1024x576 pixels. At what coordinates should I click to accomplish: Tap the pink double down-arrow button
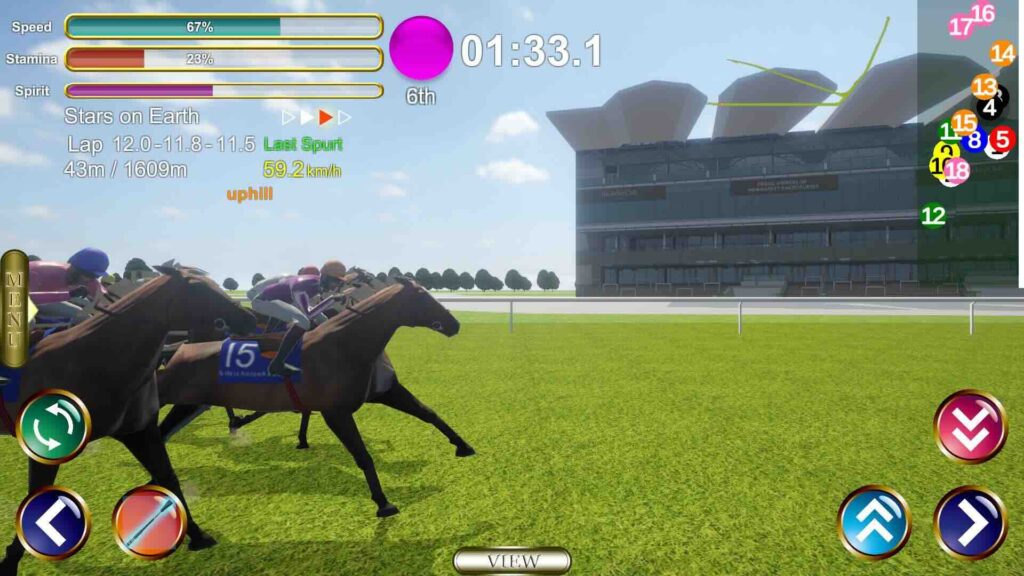970,426
